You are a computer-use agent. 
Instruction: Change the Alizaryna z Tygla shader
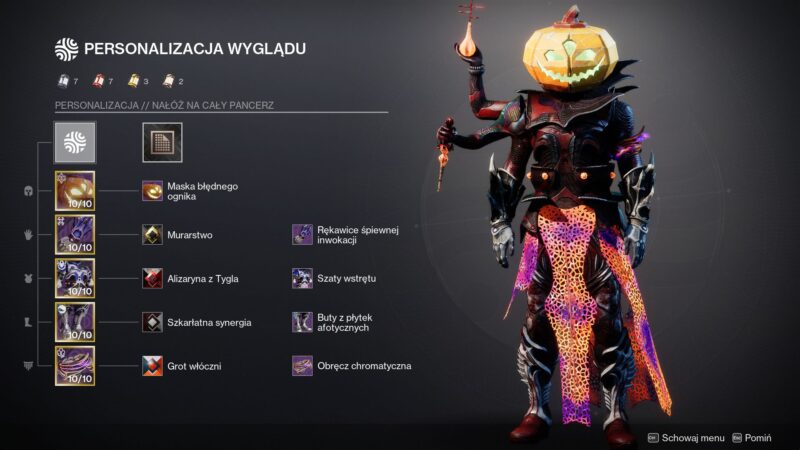click(152, 278)
